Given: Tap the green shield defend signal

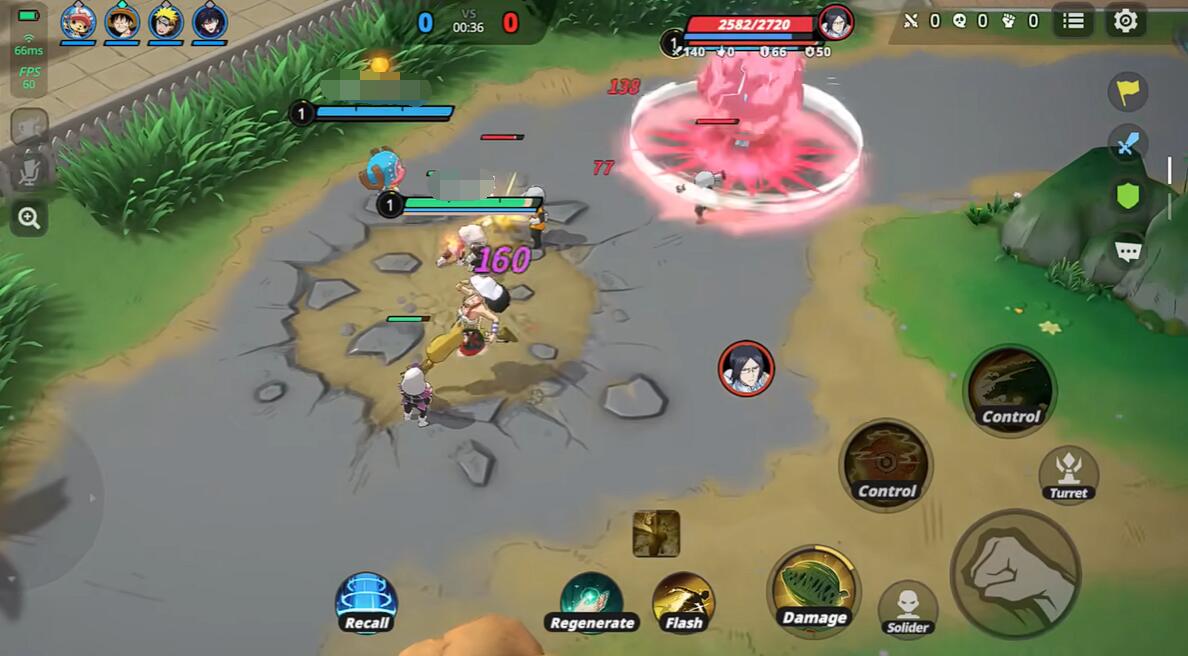Looking at the screenshot, I should tap(1127, 196).
